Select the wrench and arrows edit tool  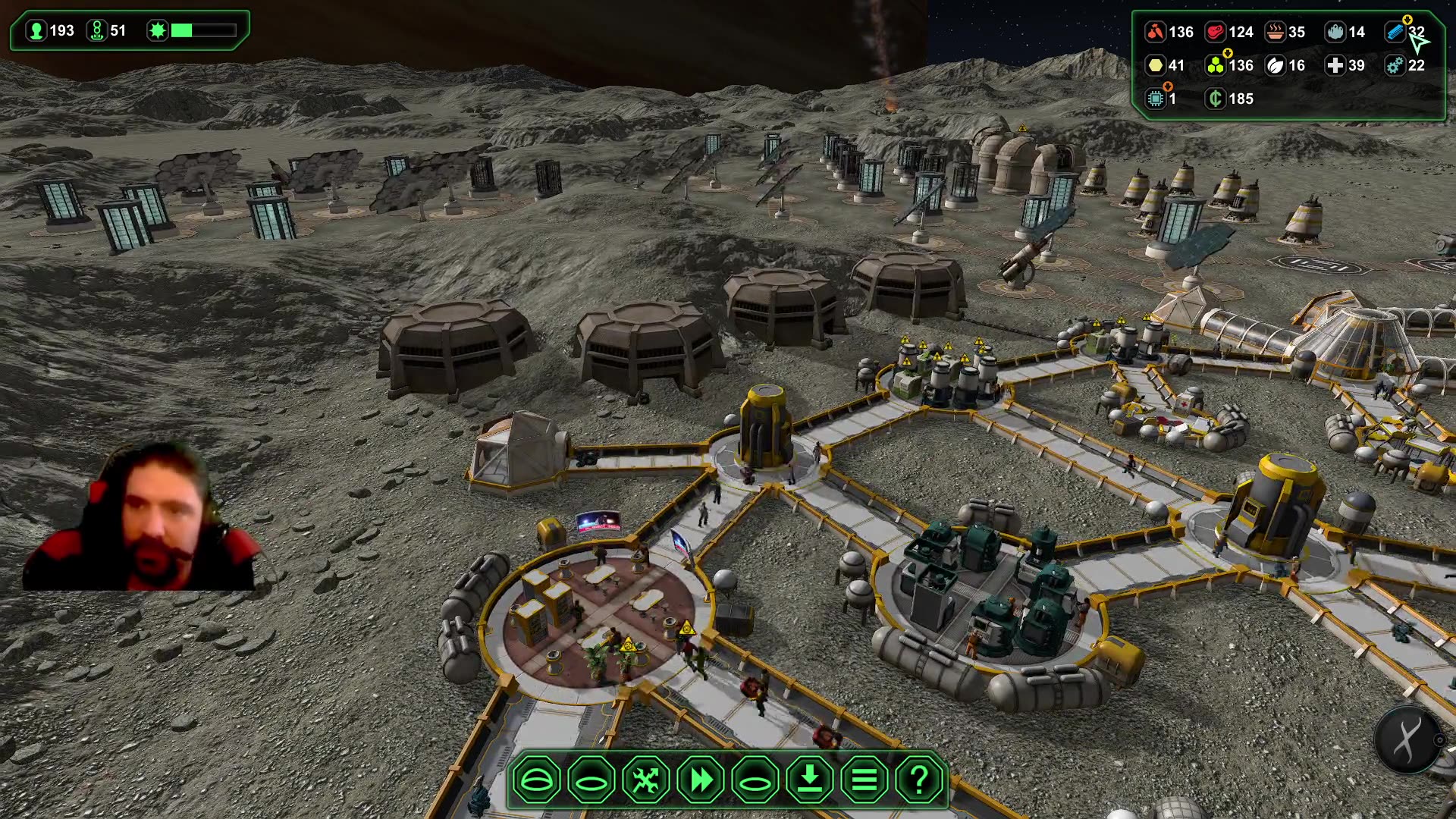coord(646,780)
